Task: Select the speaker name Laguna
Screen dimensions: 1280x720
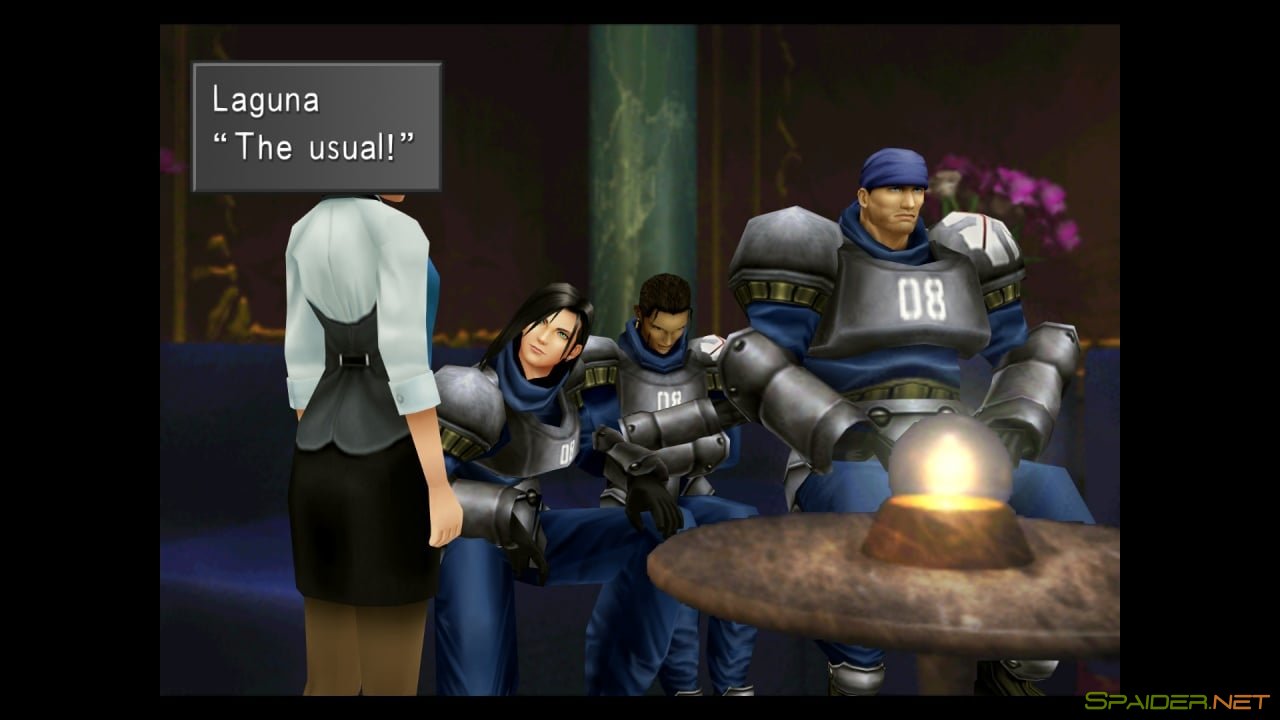Action: [266, 98]
